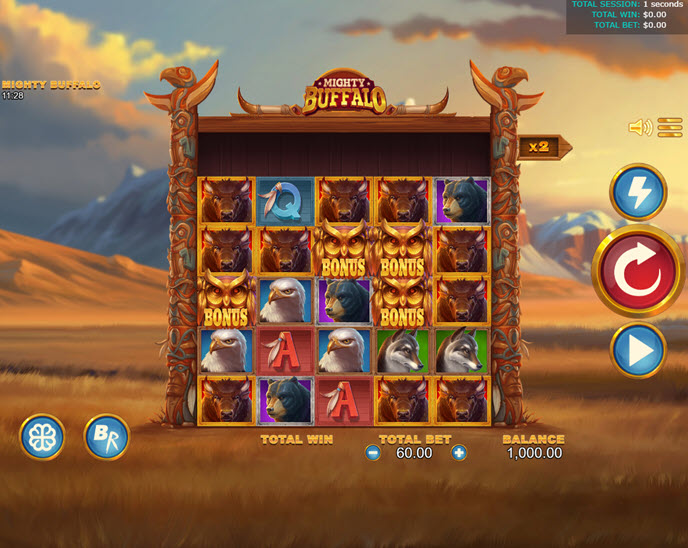Click the BR round button
688x548 pixels.
[106, 437]
